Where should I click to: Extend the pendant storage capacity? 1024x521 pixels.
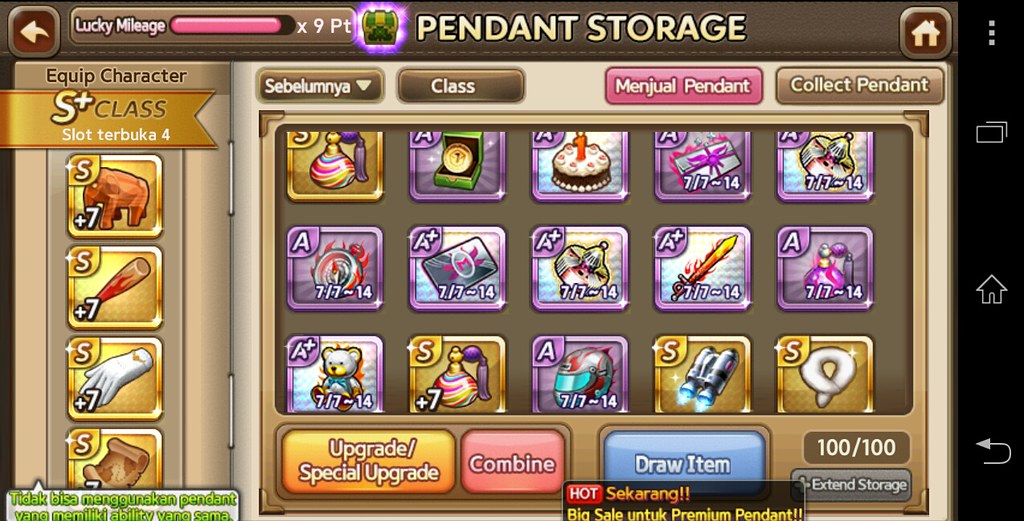pos(851,485)
